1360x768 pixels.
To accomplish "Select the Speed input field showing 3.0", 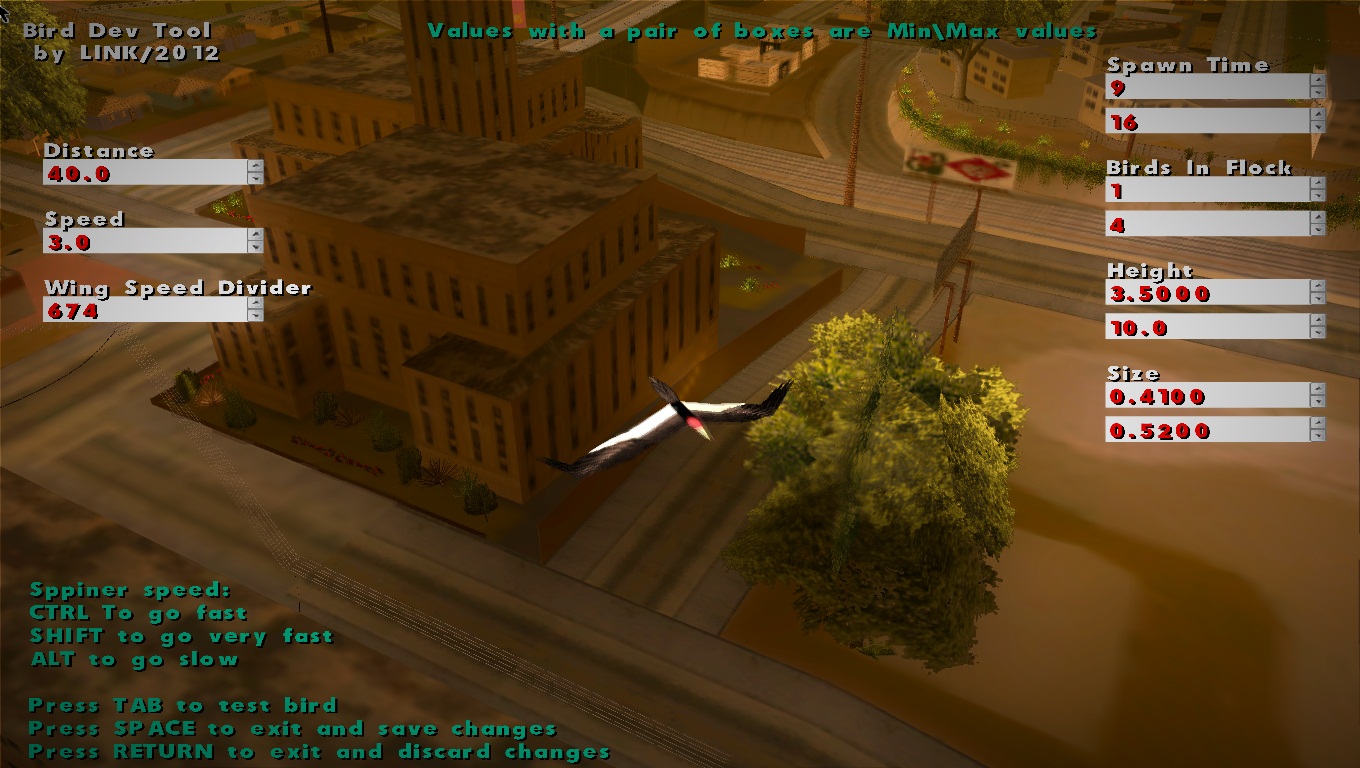I will [140, 240].
